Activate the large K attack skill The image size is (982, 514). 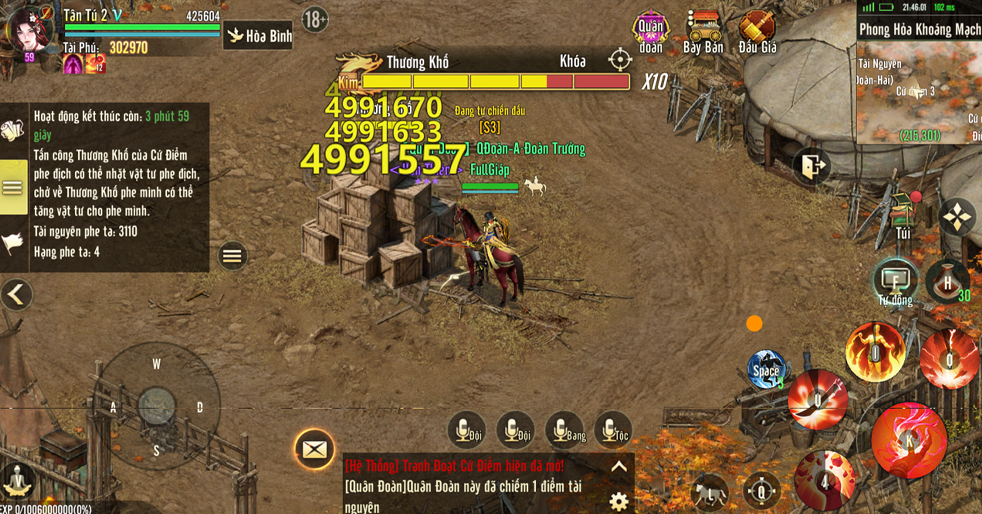click(x=908, y=440)
